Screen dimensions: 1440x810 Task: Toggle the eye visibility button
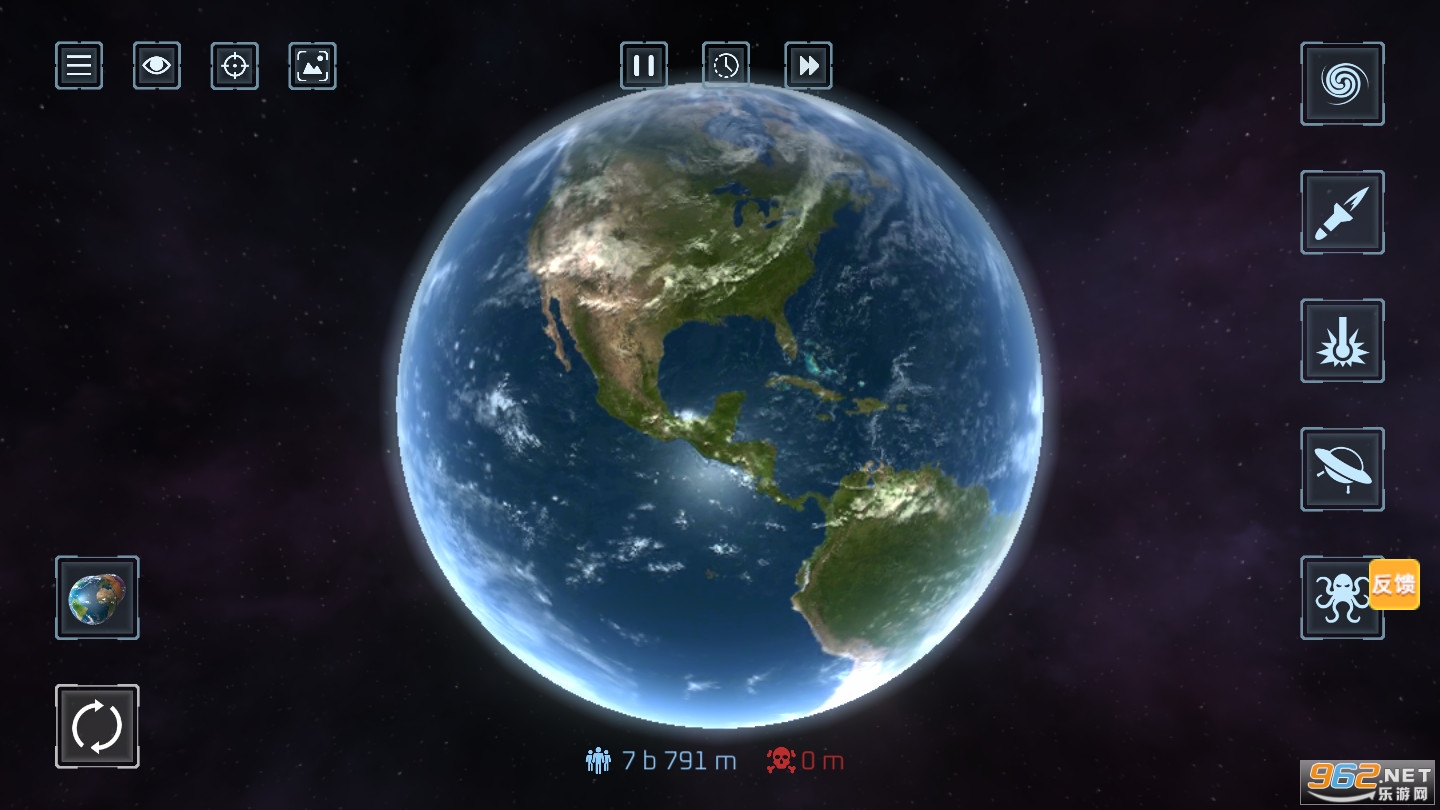[157, 66]
